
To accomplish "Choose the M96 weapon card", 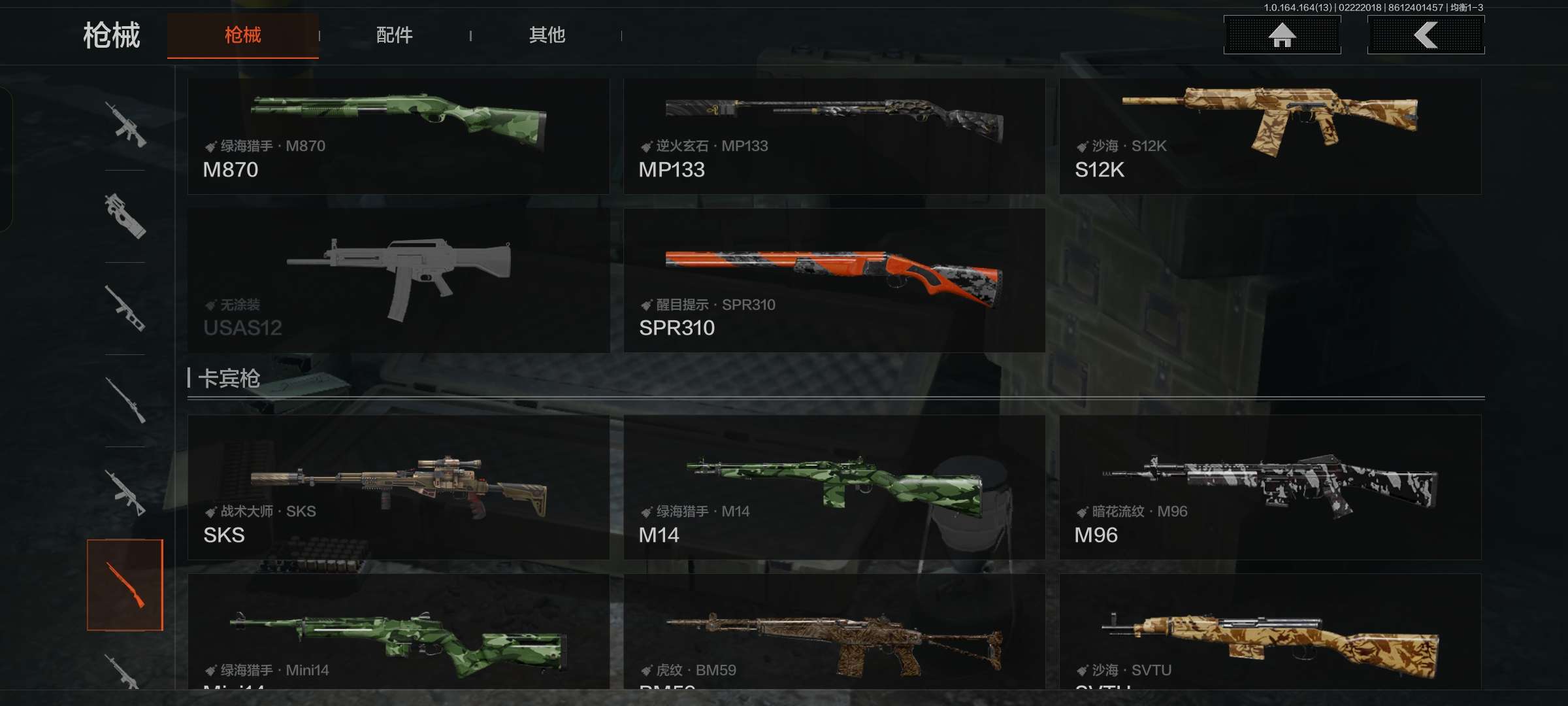I will coord(1269,487).
